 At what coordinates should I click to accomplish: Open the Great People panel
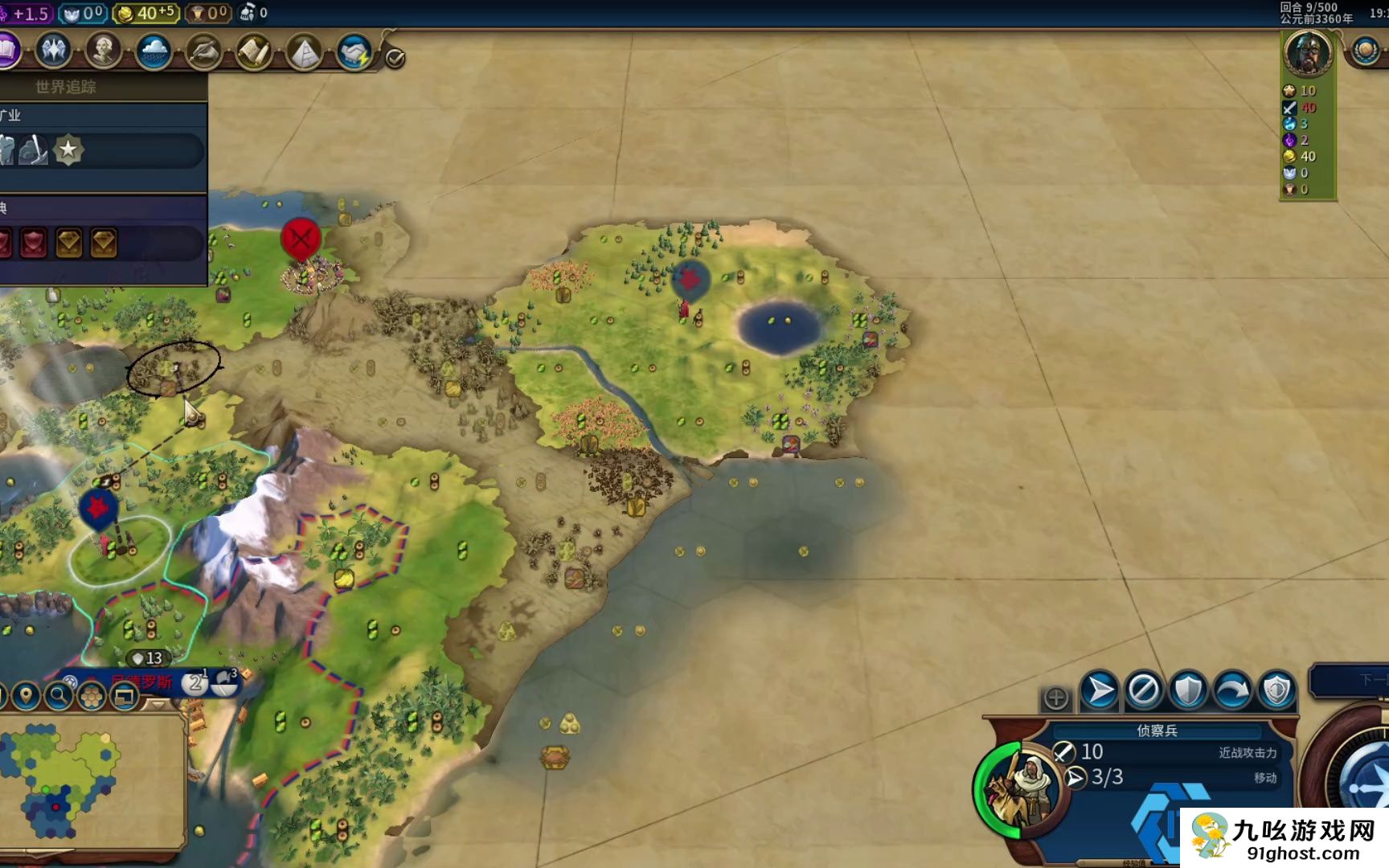point(103,51)
